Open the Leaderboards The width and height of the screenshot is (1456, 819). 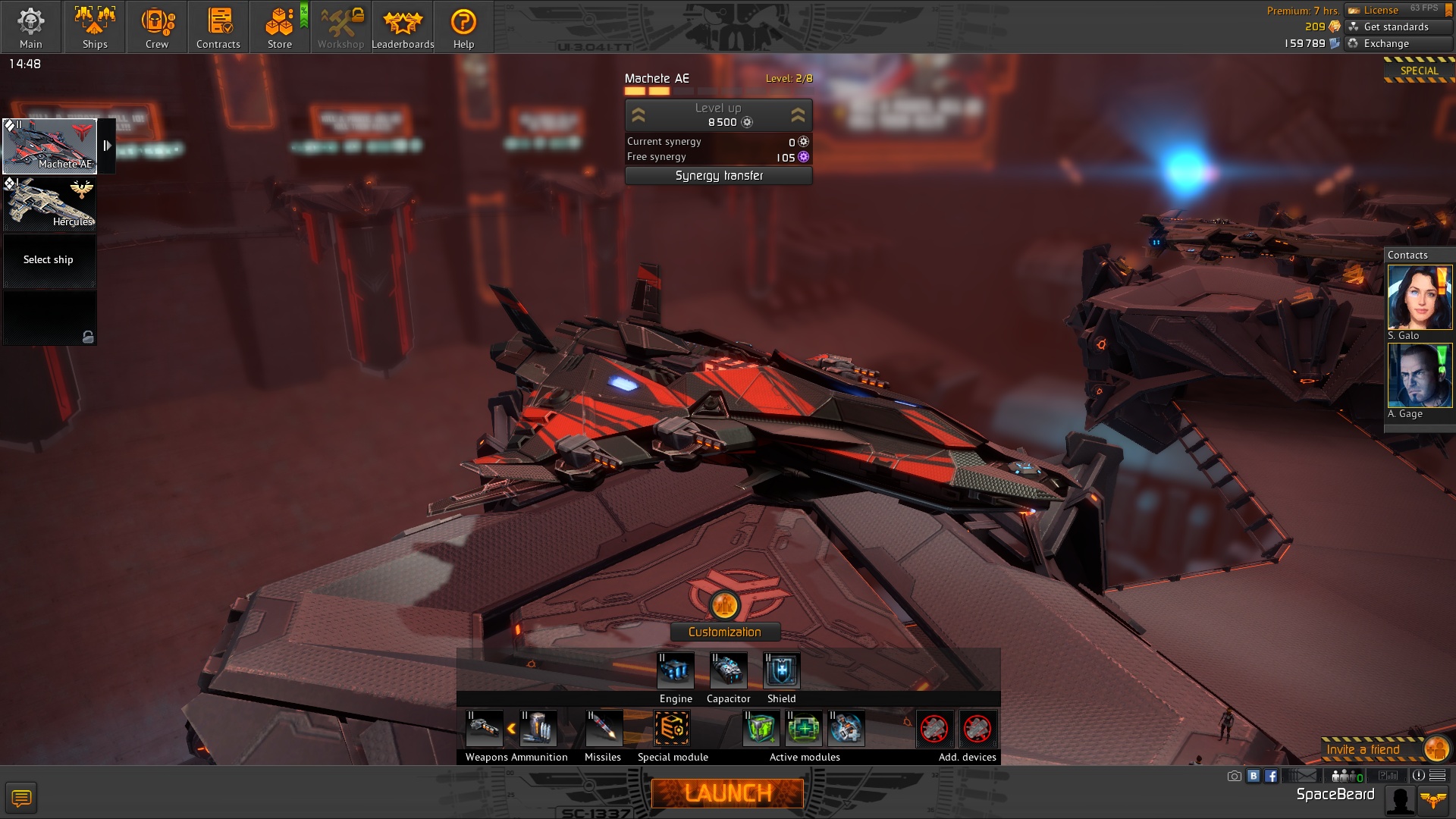[403, 27]
